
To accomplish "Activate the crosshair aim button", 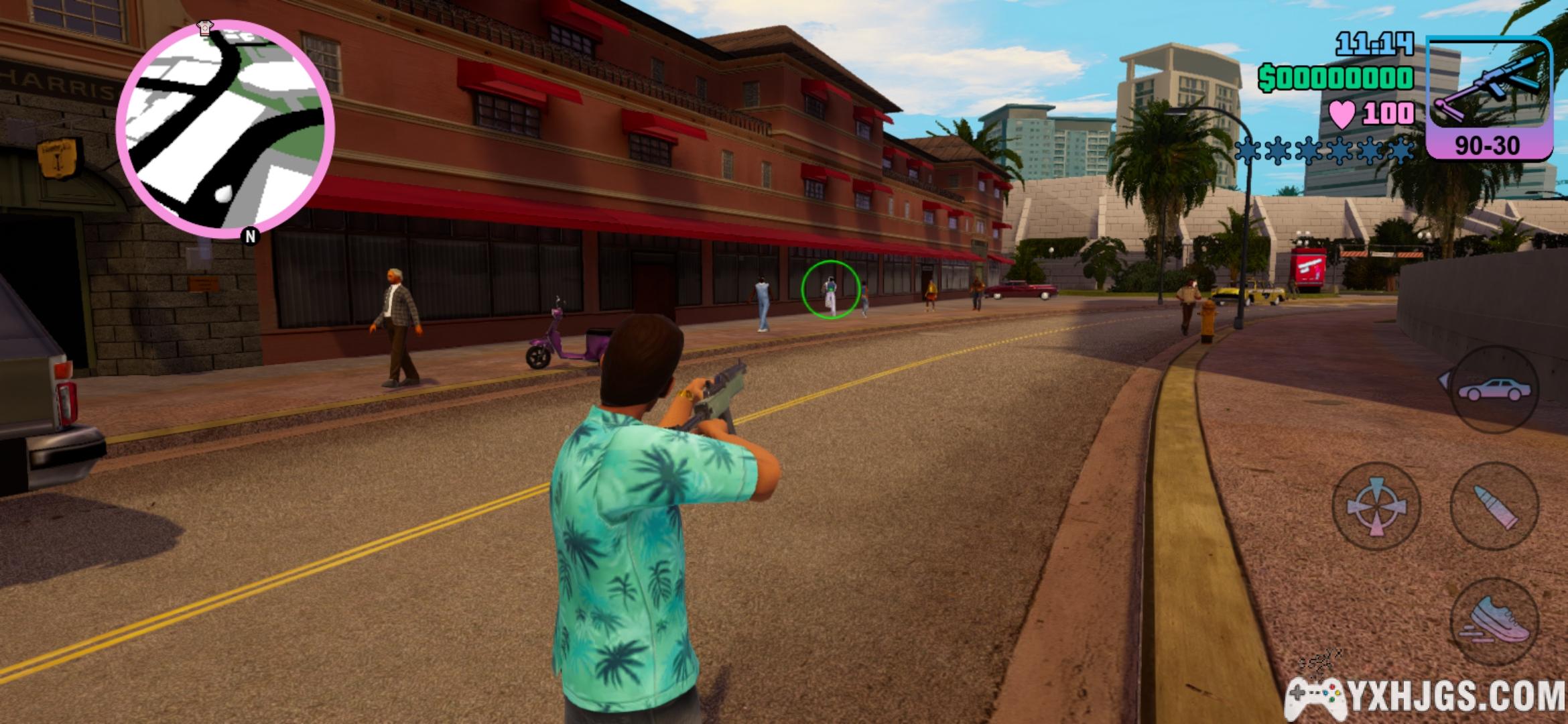I will pyautogui.click(x=1376, y=506).
